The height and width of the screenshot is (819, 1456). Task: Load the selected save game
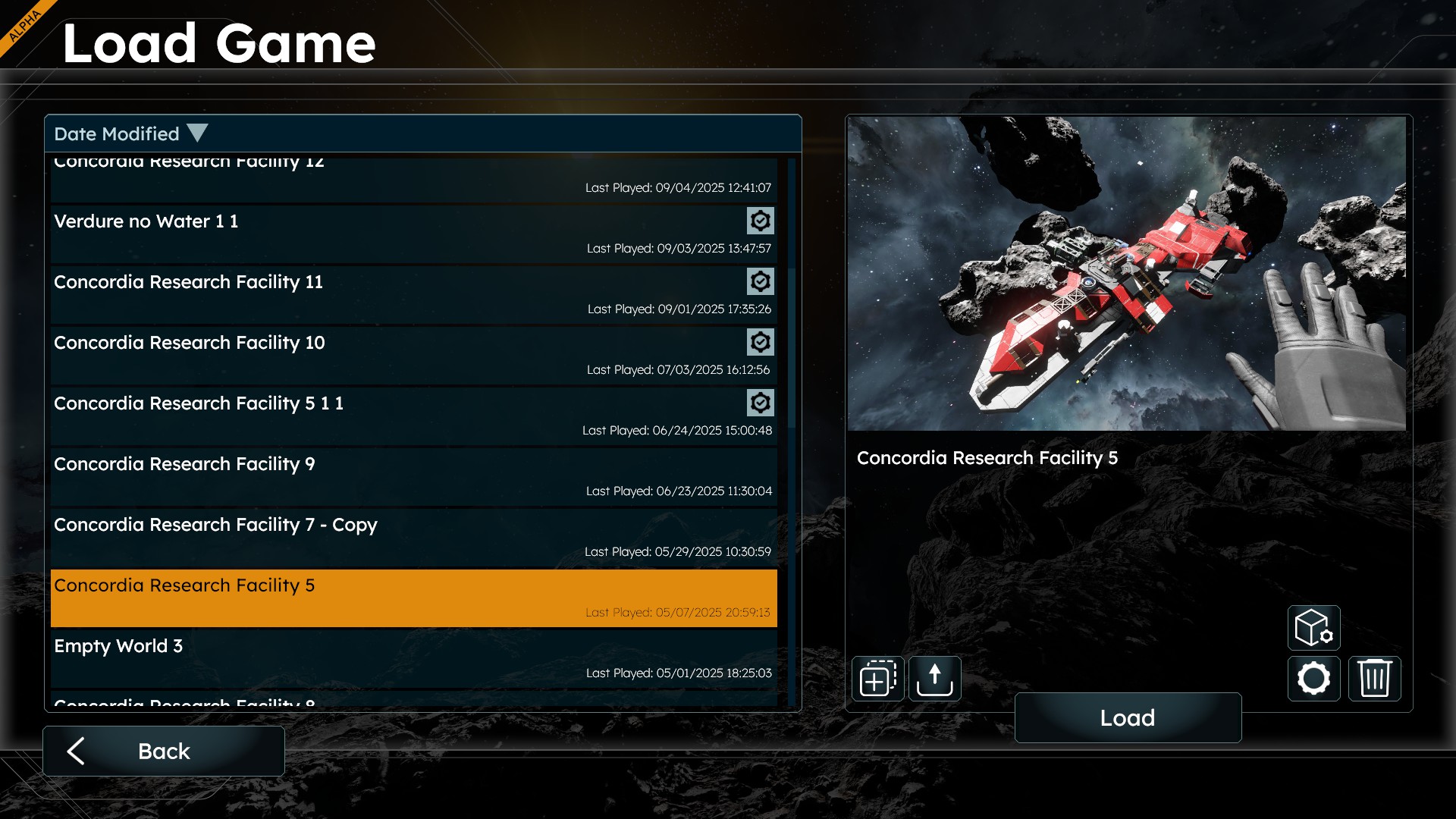1128,717
